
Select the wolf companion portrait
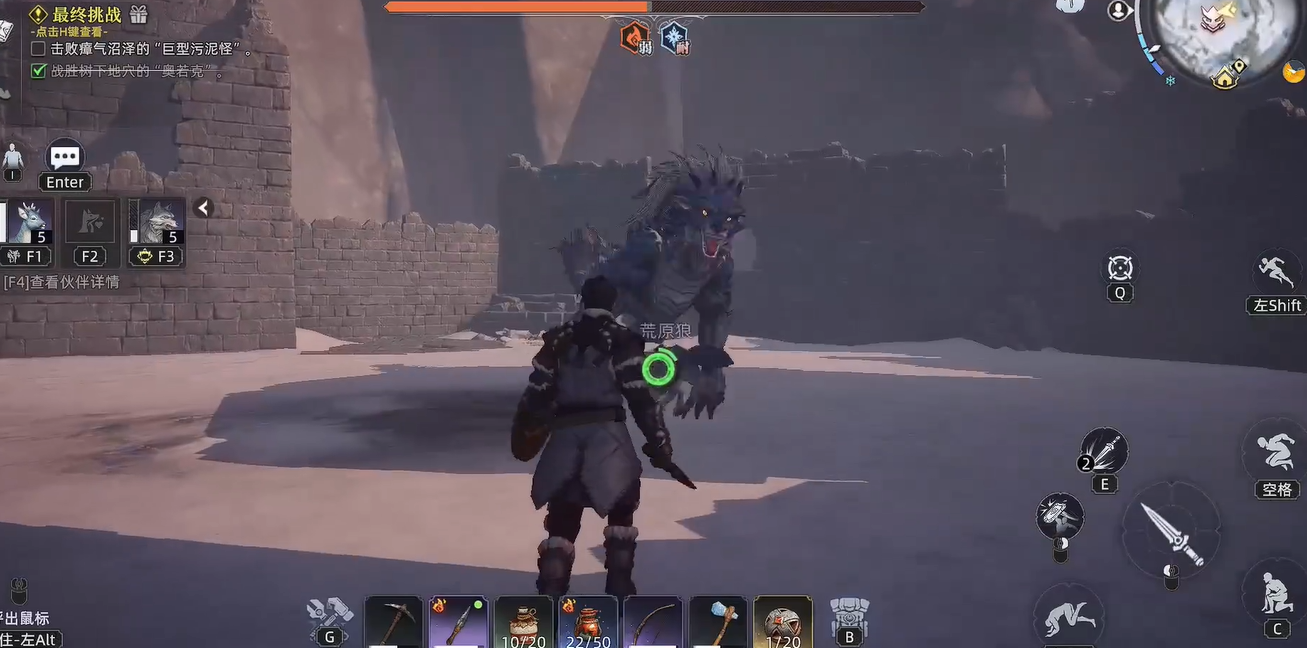(x=157, y=223)
